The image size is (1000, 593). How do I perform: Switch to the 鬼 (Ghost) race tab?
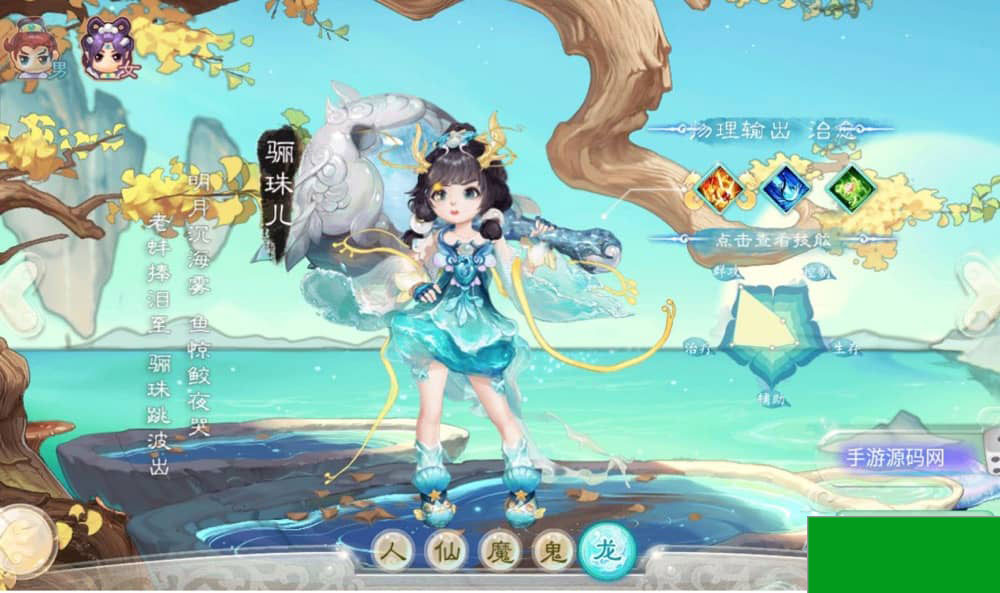(552, 550)
